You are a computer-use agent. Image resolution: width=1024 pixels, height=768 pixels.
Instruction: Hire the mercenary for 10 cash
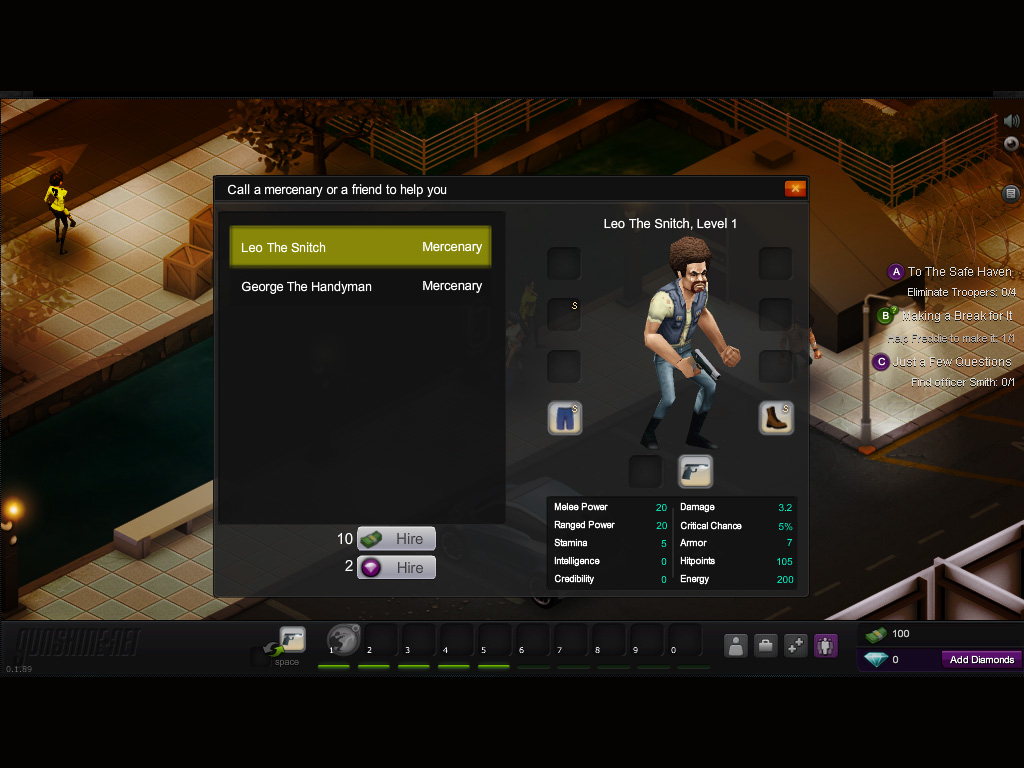(396, 539)
